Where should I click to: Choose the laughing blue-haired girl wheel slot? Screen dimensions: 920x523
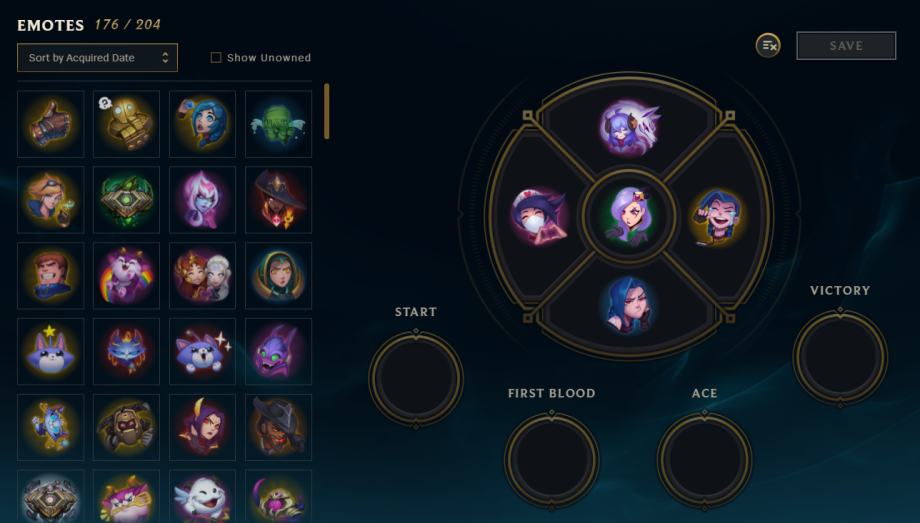[716, 216]
